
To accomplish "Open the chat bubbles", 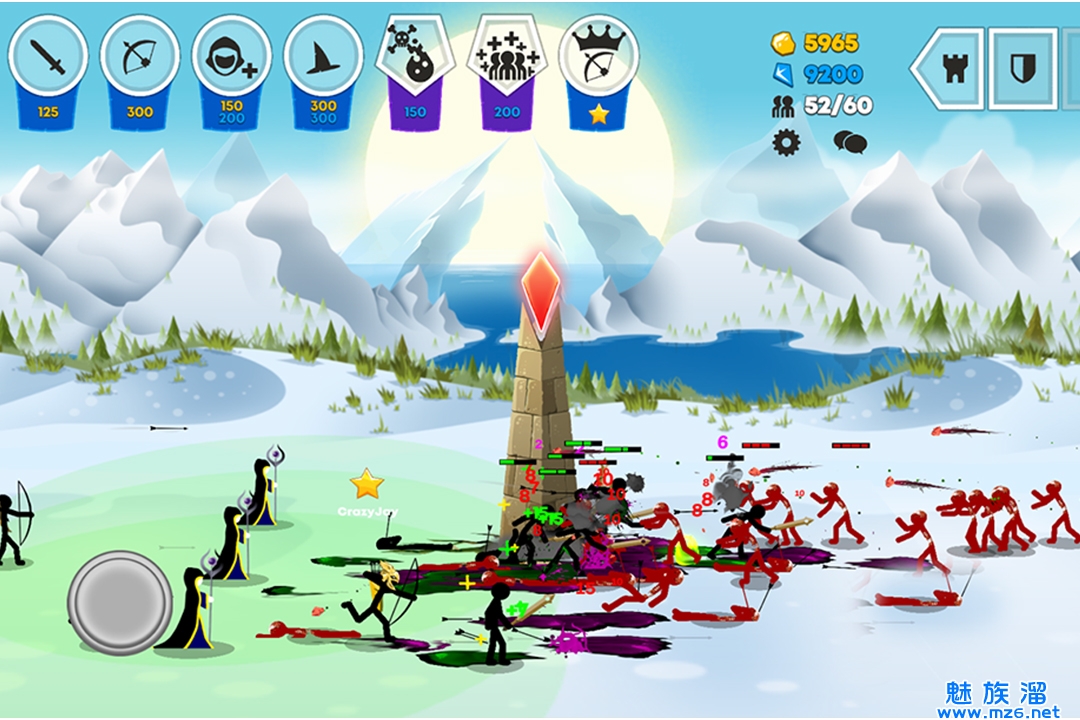I will click(850, 143).
